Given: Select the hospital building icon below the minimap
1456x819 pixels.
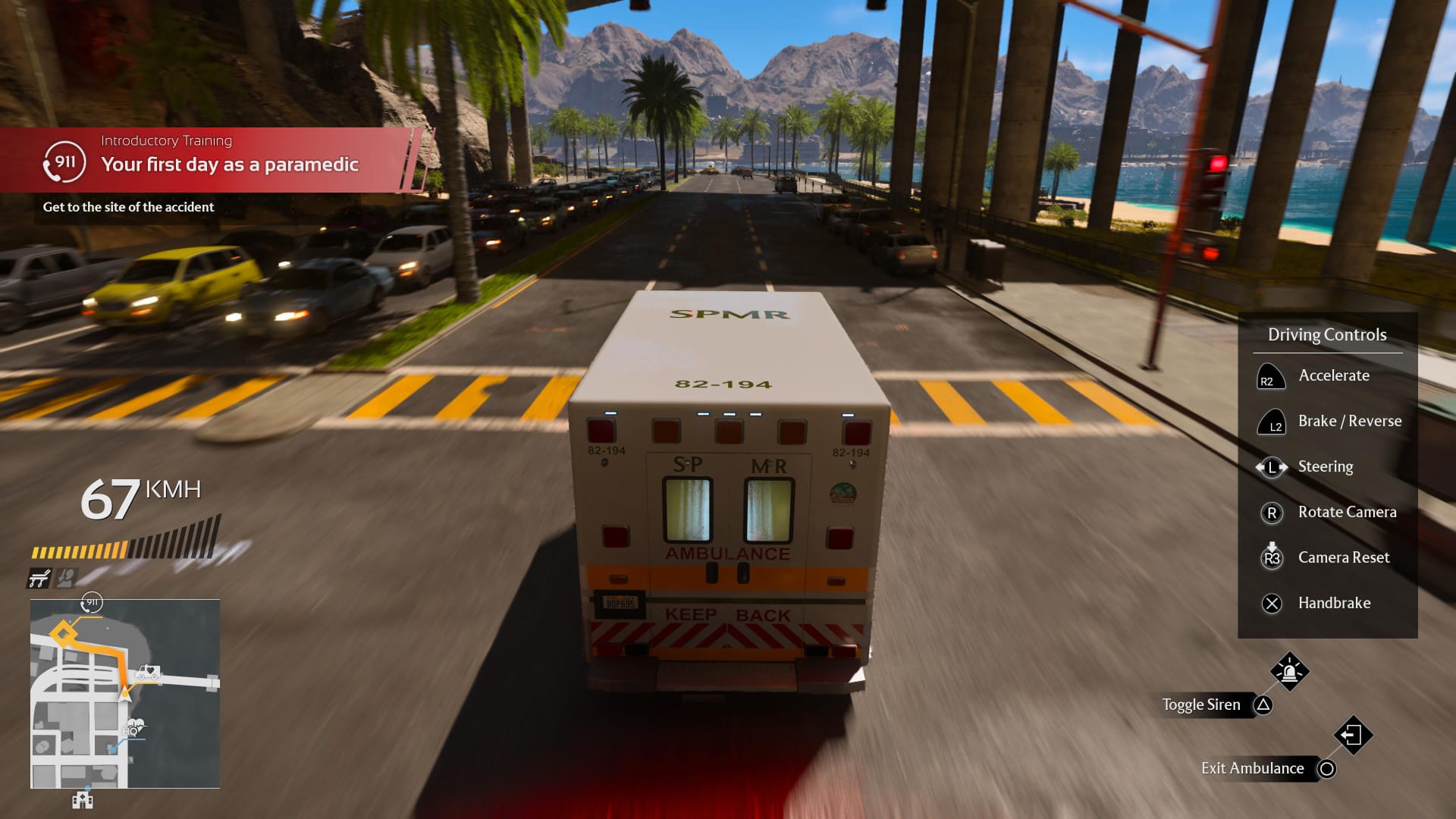Looking at the screenshot, I should click(x=82, y=800).
